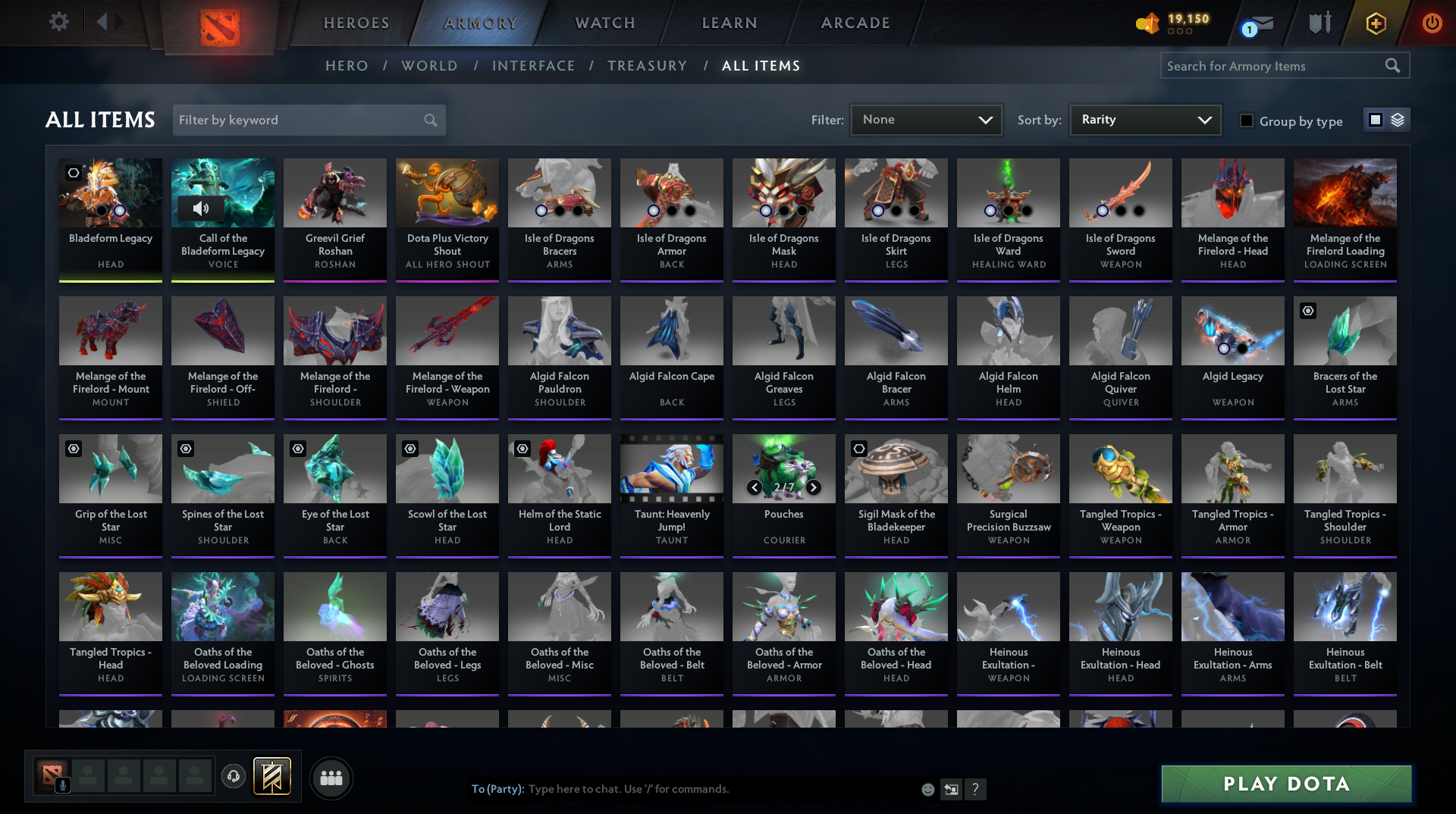Open the Filter dropdown set to None

(925, 120)
